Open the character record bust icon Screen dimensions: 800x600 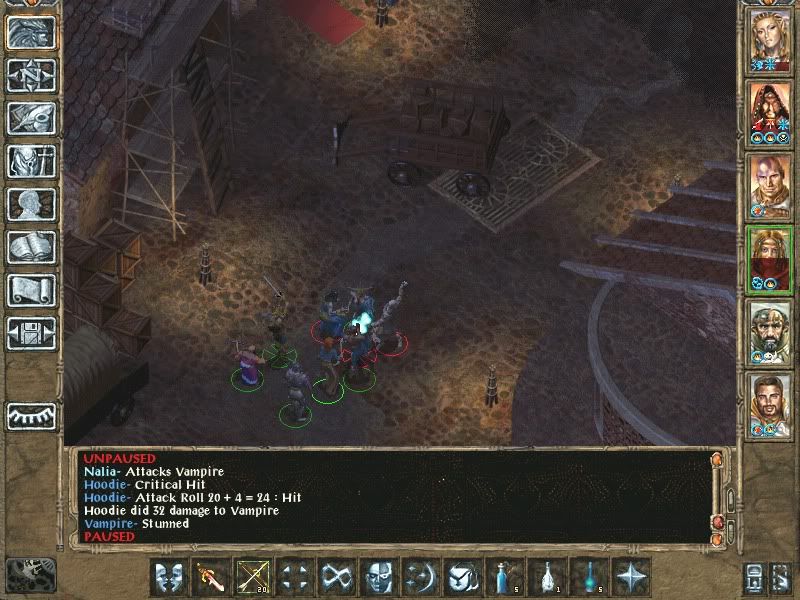31,204
